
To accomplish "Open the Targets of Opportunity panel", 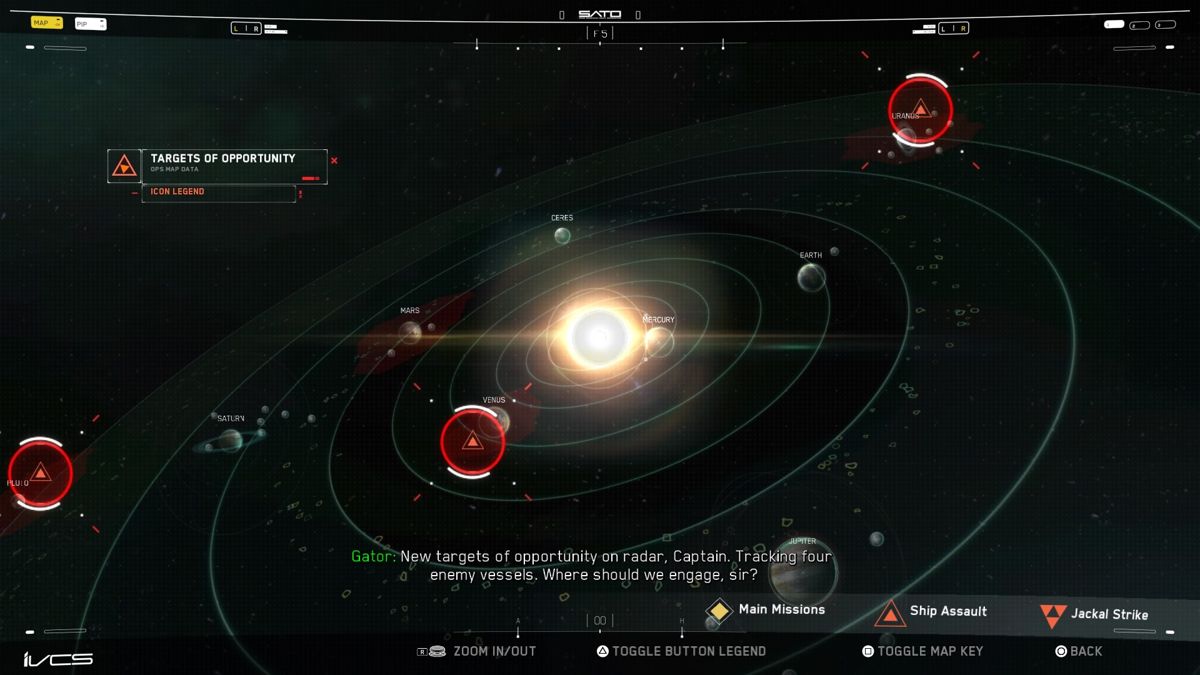I will tap(222, 164).
